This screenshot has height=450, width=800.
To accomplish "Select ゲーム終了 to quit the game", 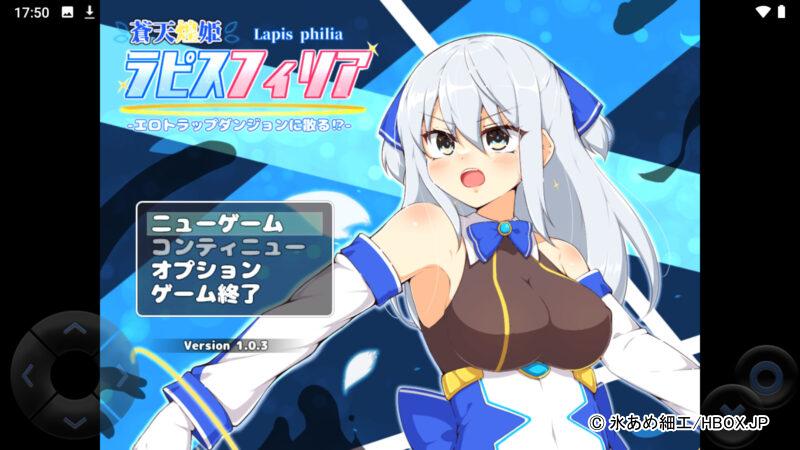I will click(206, 293).
